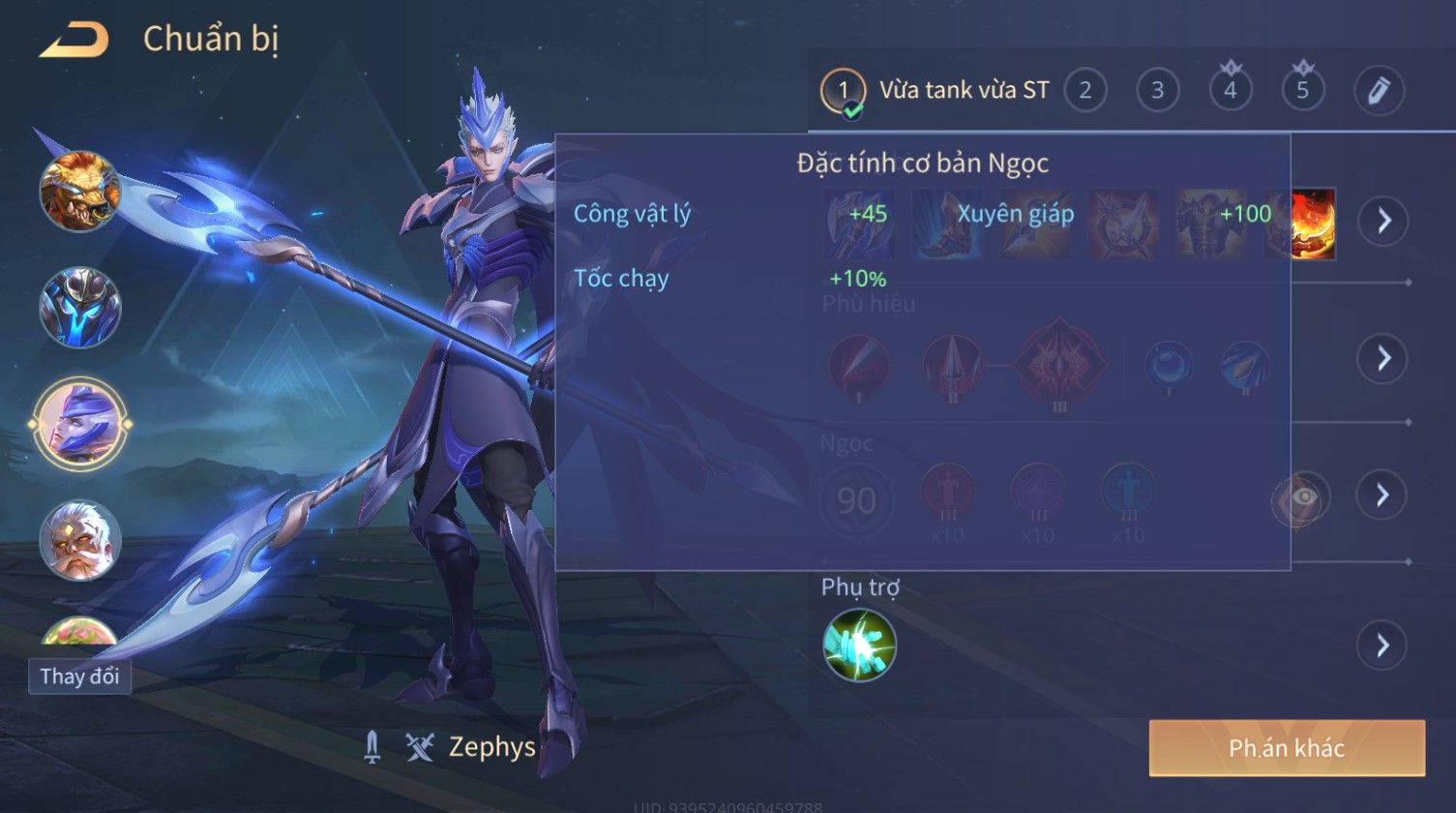The image size is (1456, 813).
Task: Click the Ph.án khác button
Action: pos(1287,748)
